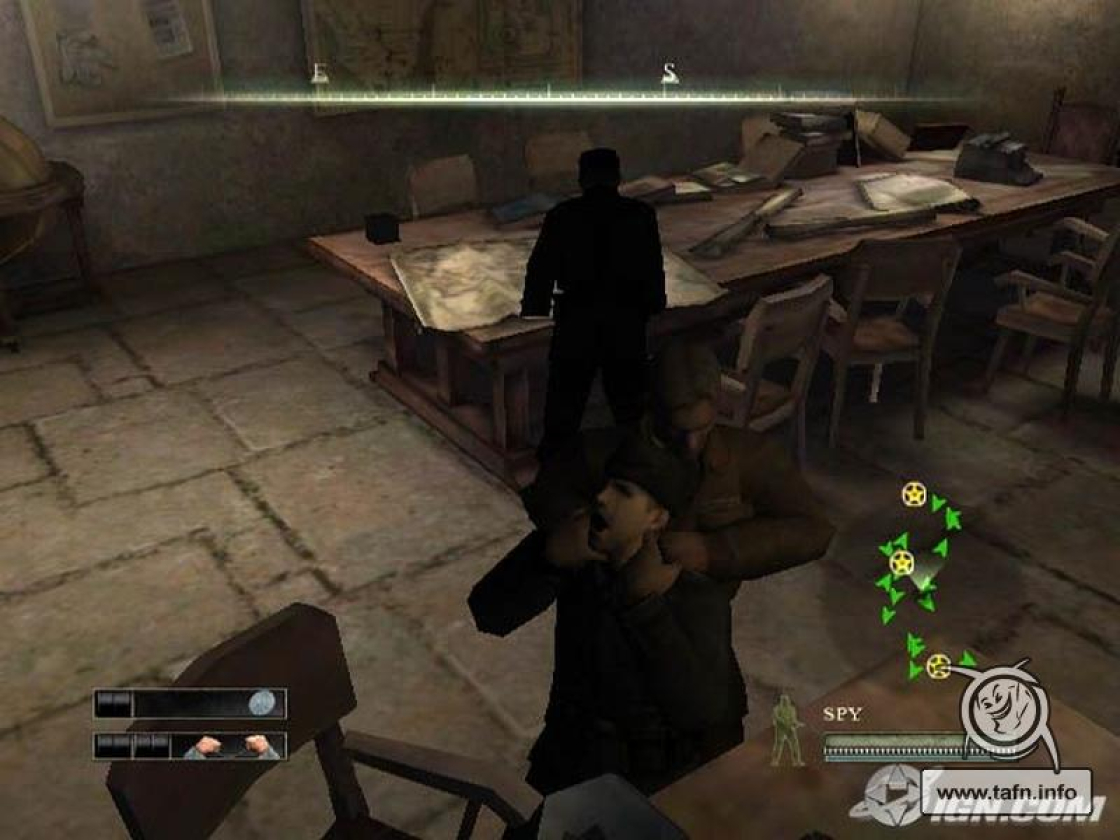Click the moon icon in the HUD bar
Screen dimensions: 1120x840
coord(262,703)
